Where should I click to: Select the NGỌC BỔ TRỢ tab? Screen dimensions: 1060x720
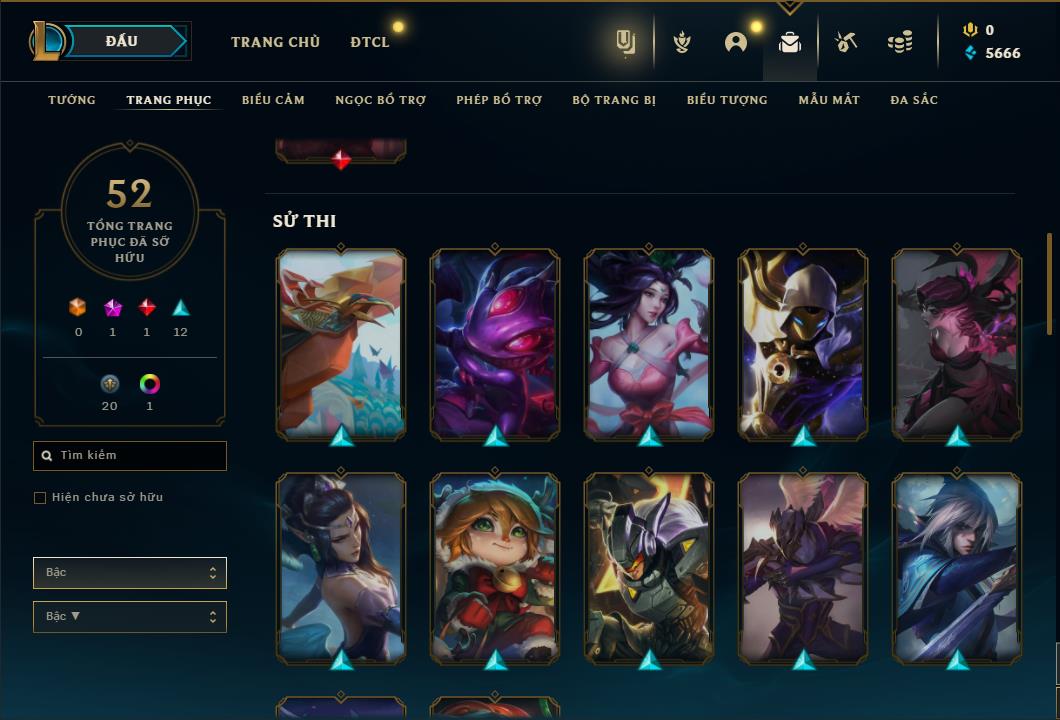380,100
